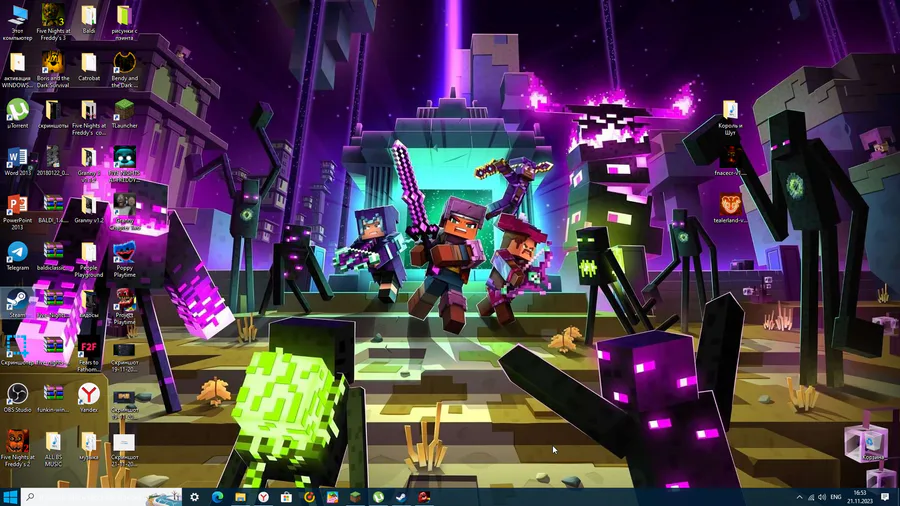Open the Windows Start menu
This screenshot has width=900, height=506.
tap(10, 496)
